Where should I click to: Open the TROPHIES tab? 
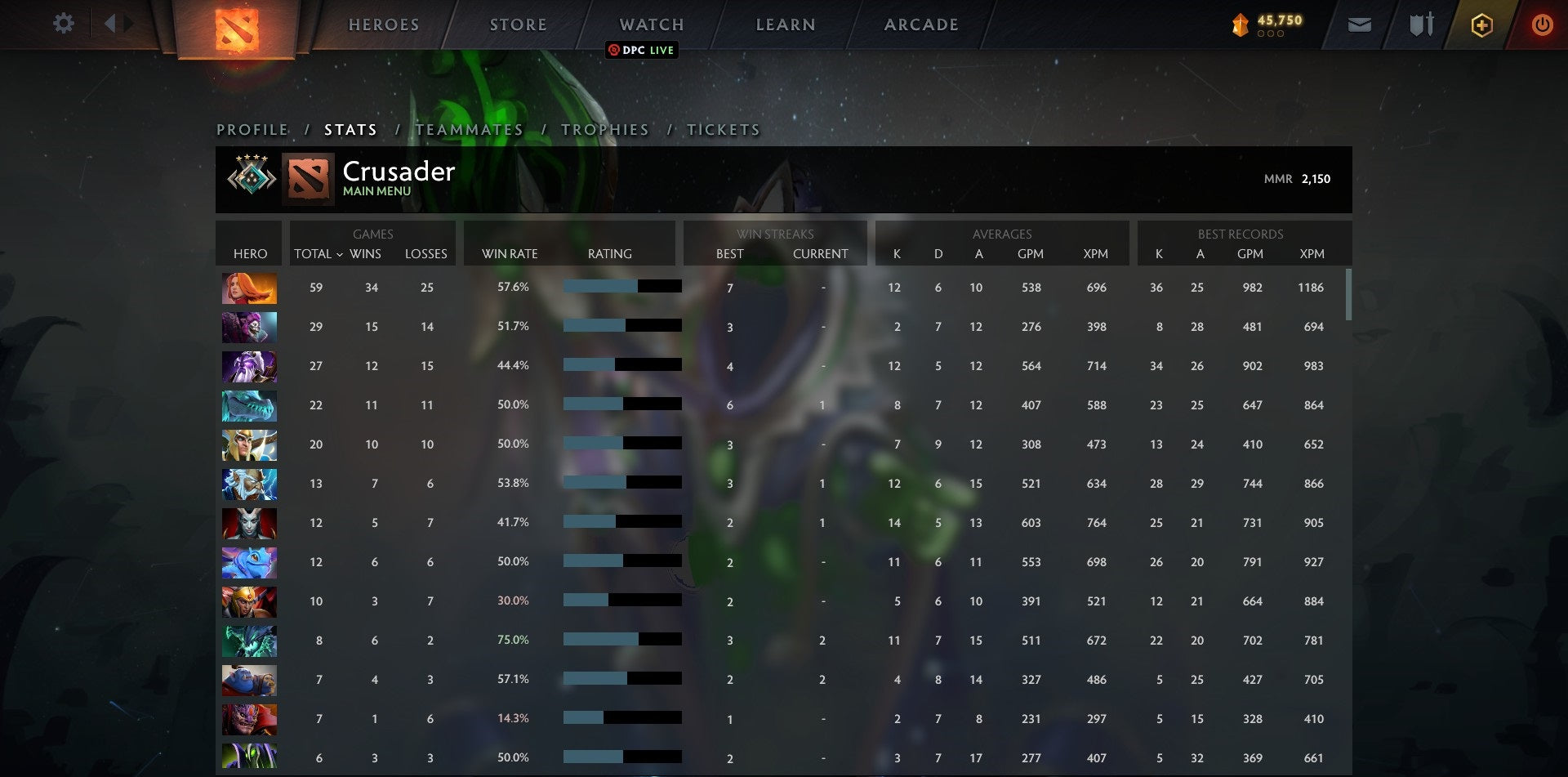(604, 129)
